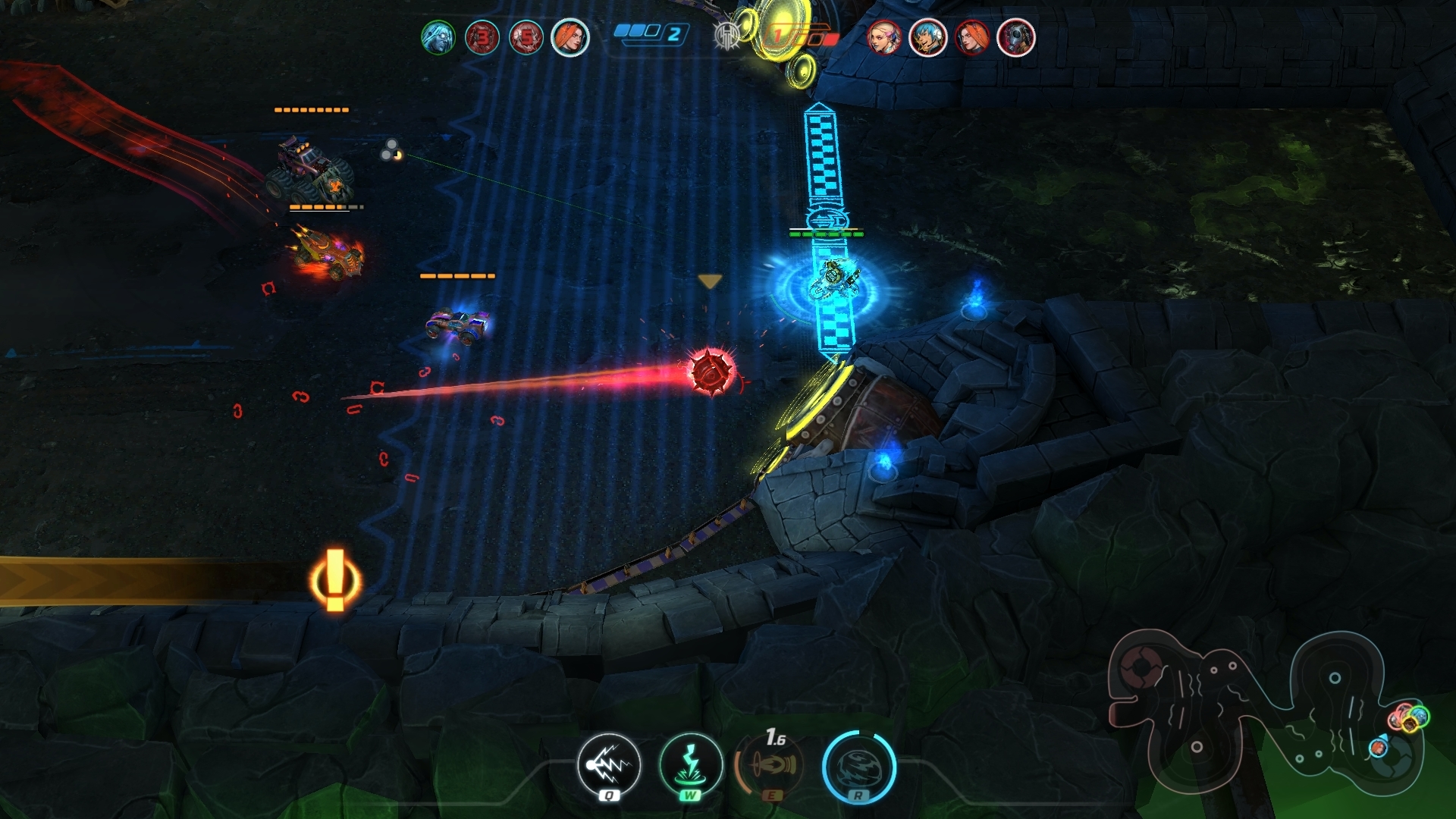
Task: Select the blue-faced elder teammate portrait
Action: 438,37
